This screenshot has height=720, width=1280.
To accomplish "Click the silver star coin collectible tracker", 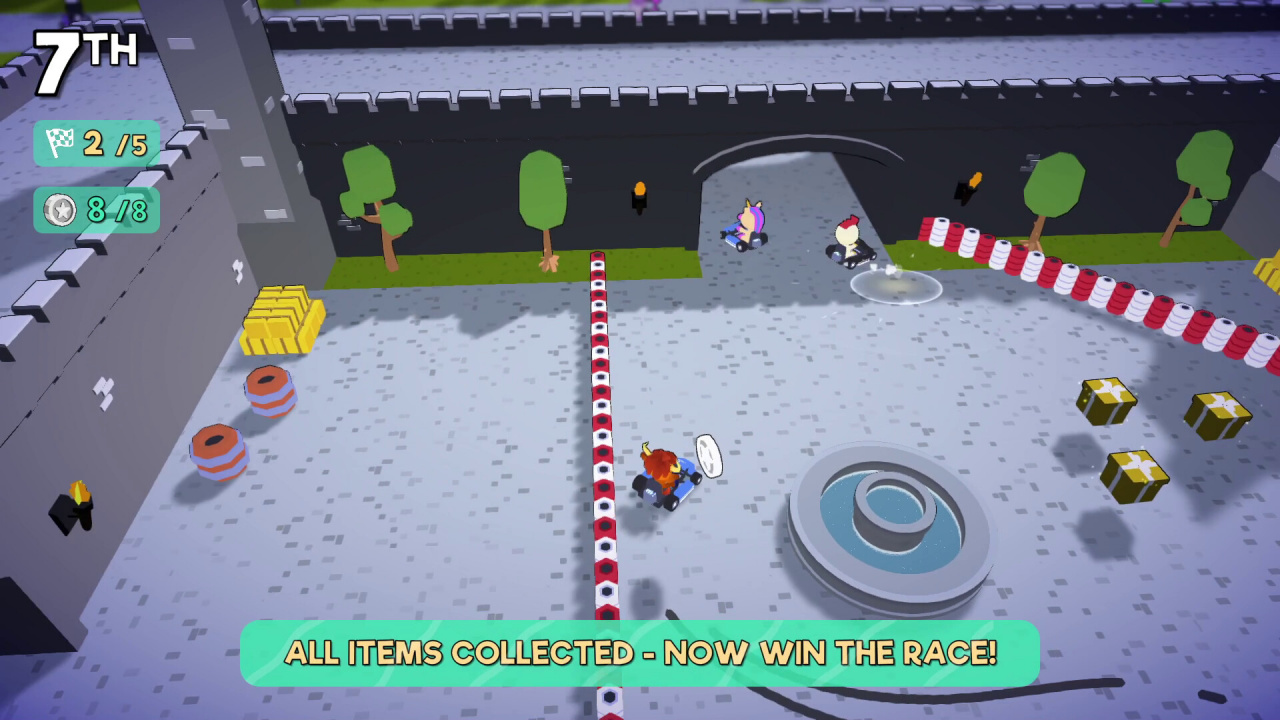I will [x=96, y=210].
